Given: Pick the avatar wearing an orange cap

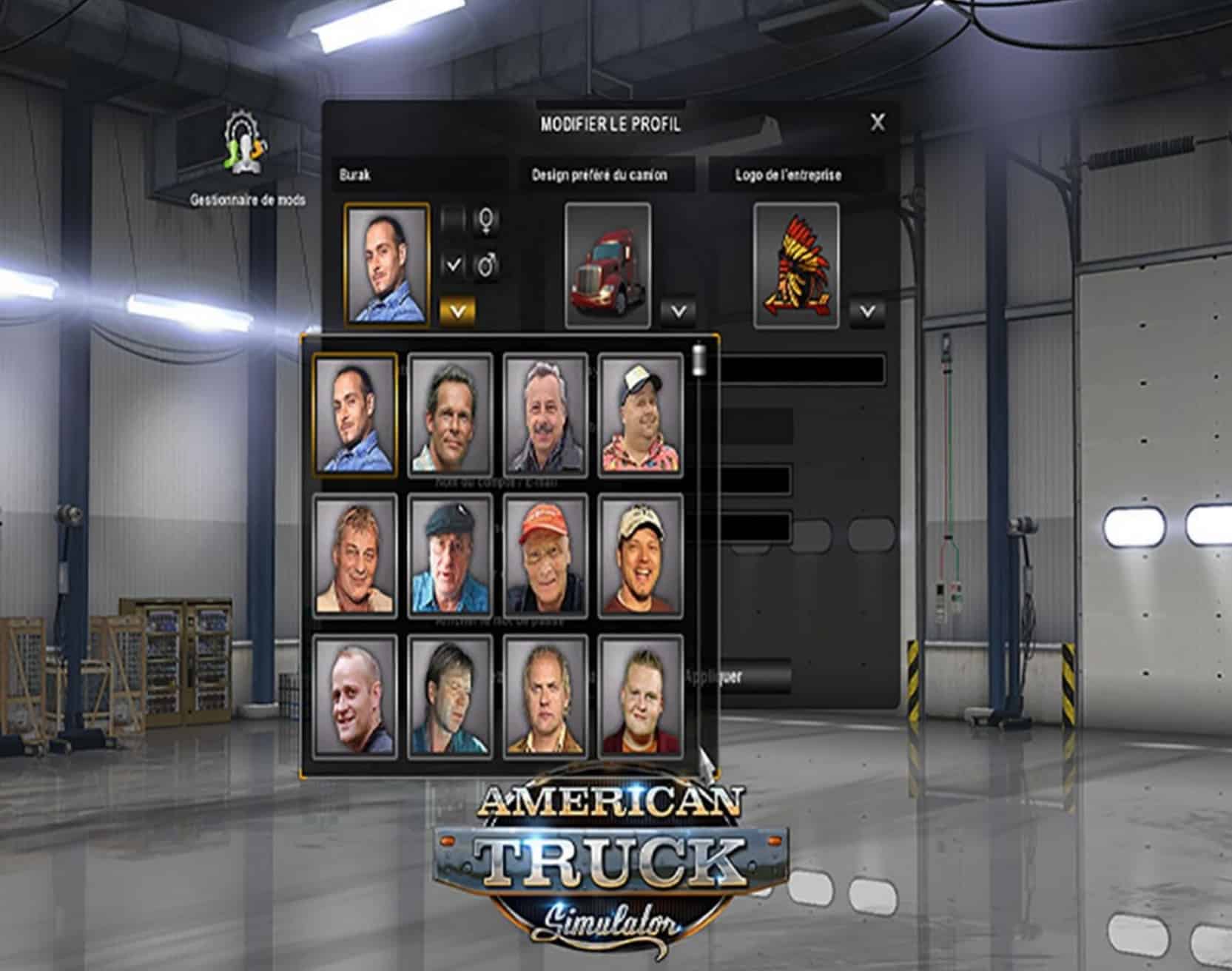Looking at the screenshot, I should (545, 556).
